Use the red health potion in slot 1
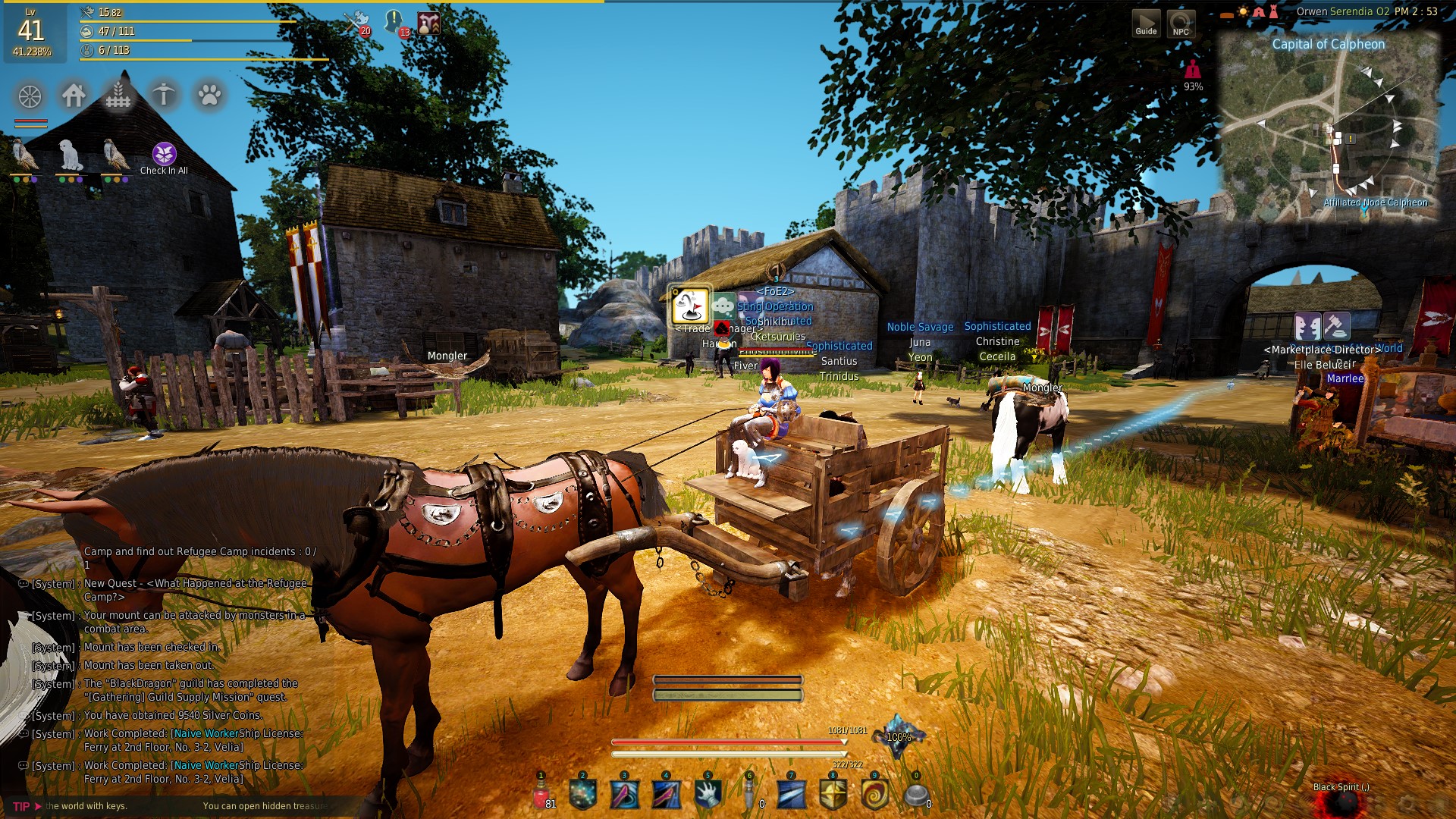1456x819 pixels. [x=541, y=795]
